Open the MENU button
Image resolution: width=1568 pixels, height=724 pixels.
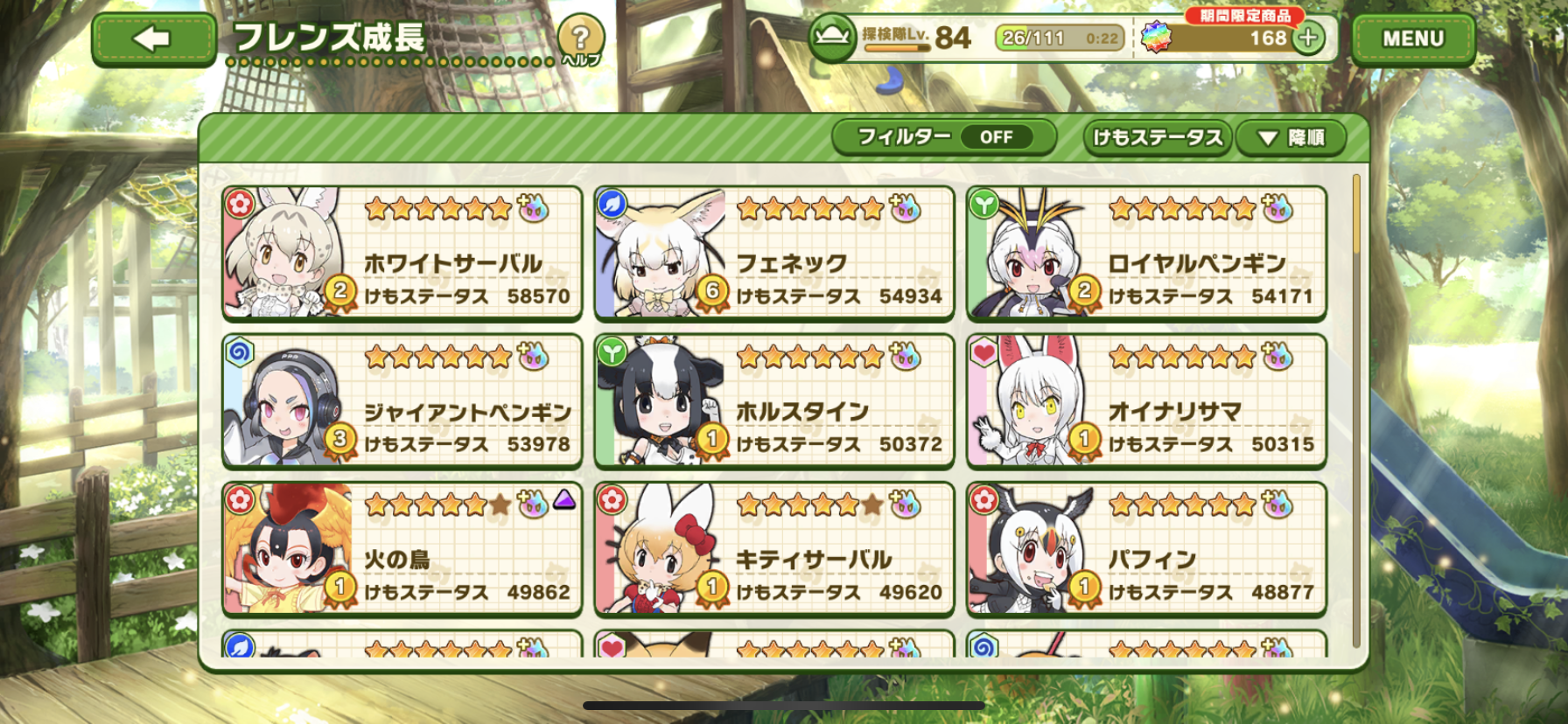tap(1412, 39)
